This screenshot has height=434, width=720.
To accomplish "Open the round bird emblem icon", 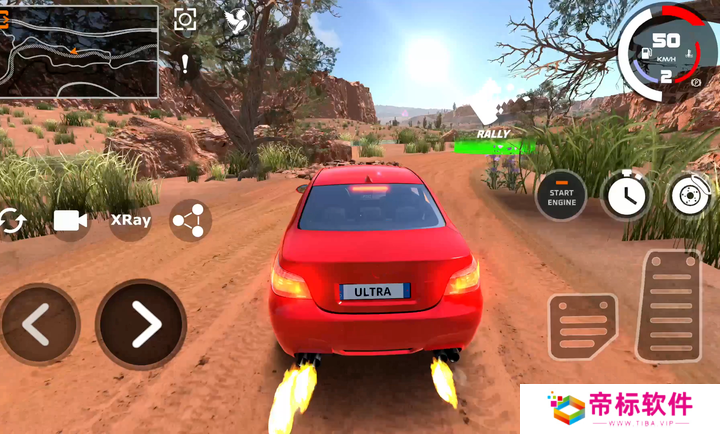I will point(237,21).
